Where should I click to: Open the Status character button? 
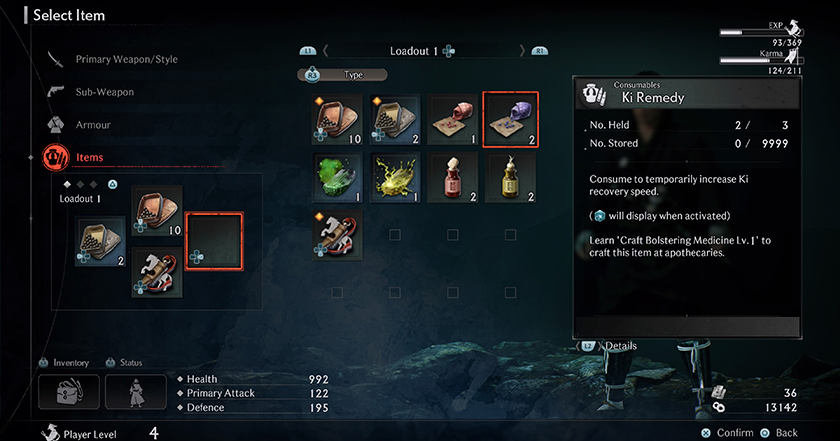135,390
